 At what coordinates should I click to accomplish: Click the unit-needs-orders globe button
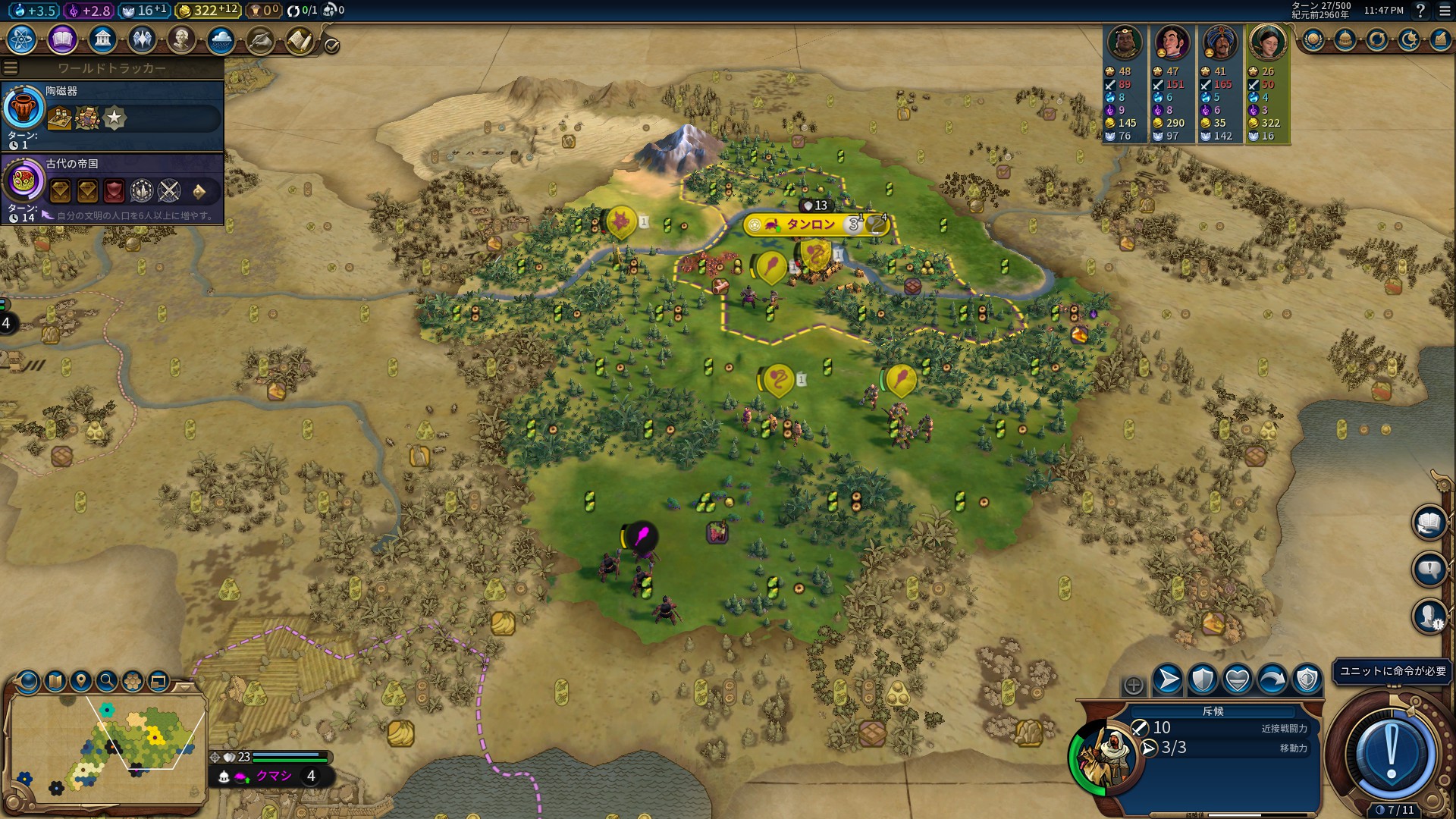[x=1391, y=753]
